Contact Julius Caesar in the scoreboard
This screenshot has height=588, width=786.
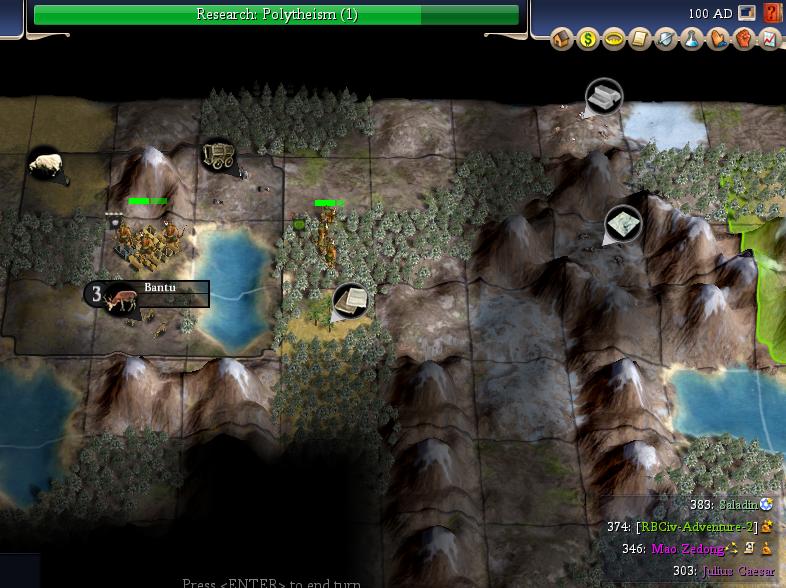tap(738, 571)
